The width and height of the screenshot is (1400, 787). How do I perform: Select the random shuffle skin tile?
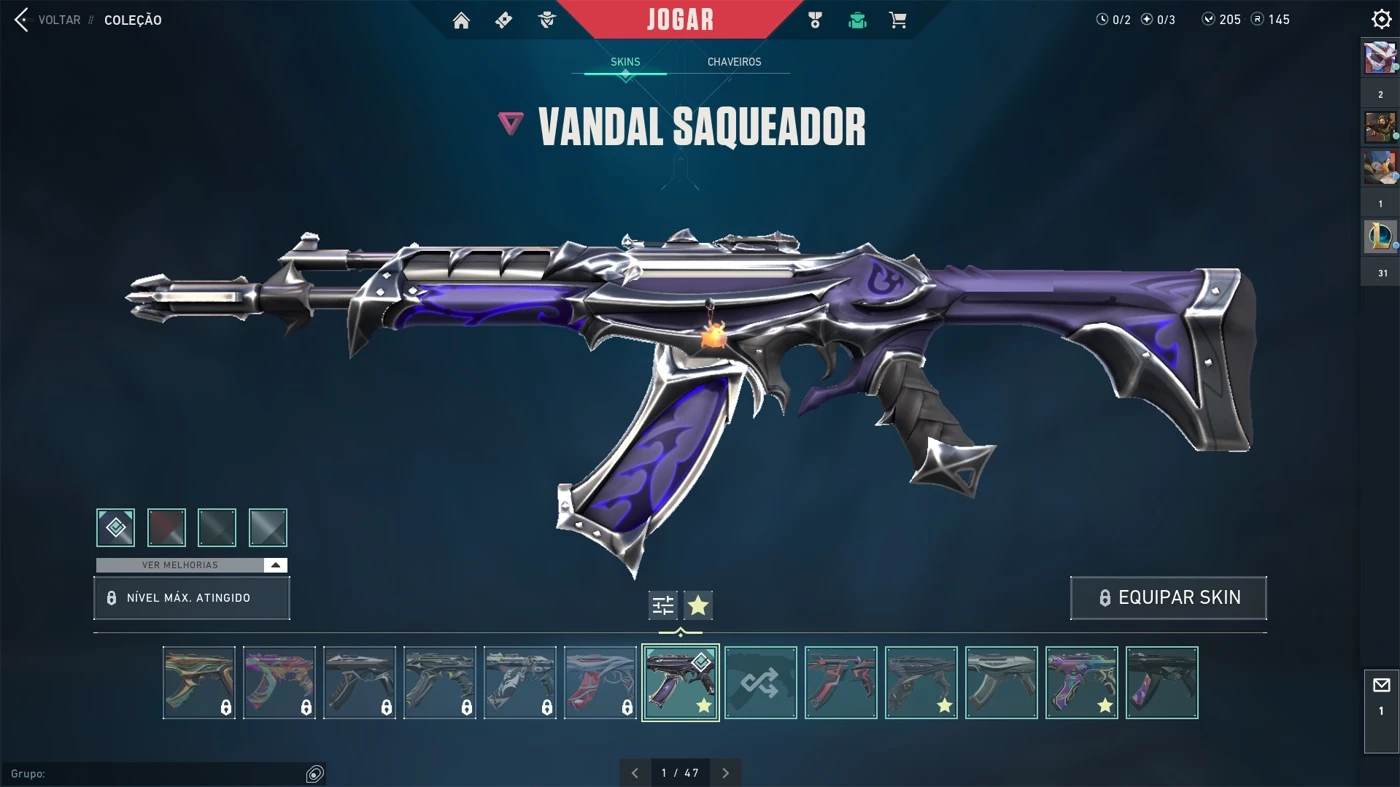tap(761, 683)
